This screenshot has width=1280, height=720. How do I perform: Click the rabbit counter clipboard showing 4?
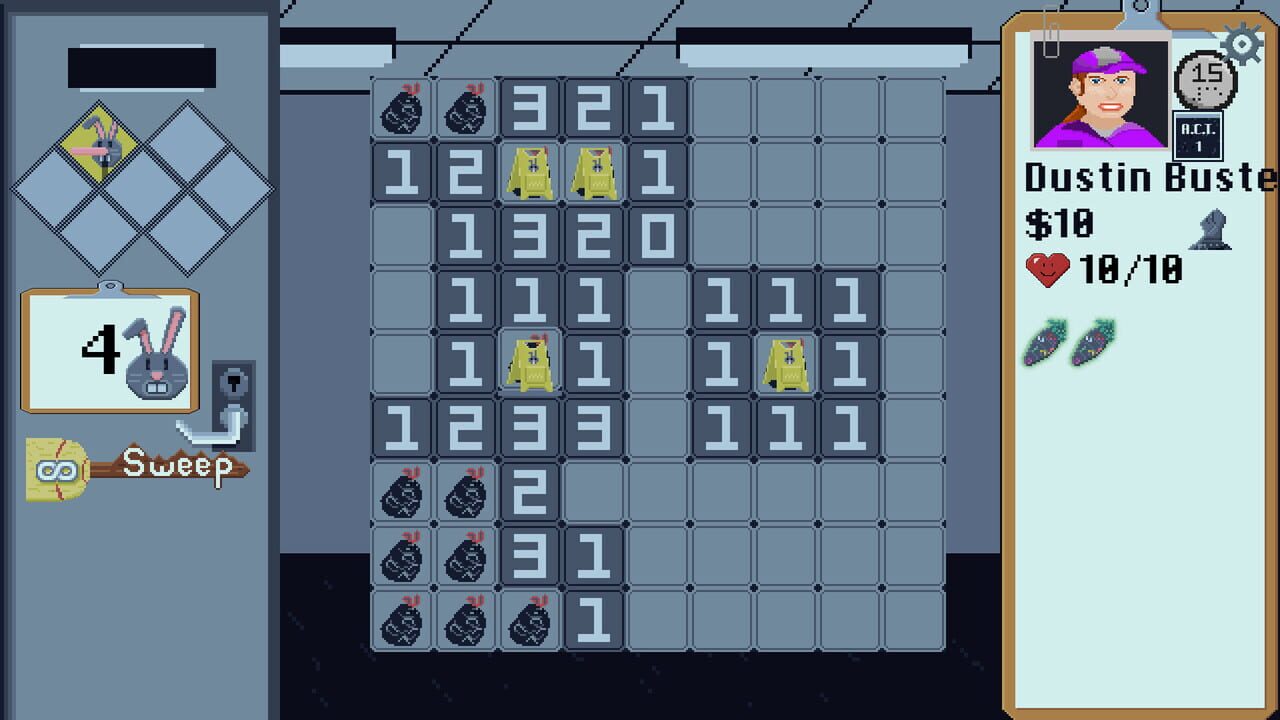point(108,352)
